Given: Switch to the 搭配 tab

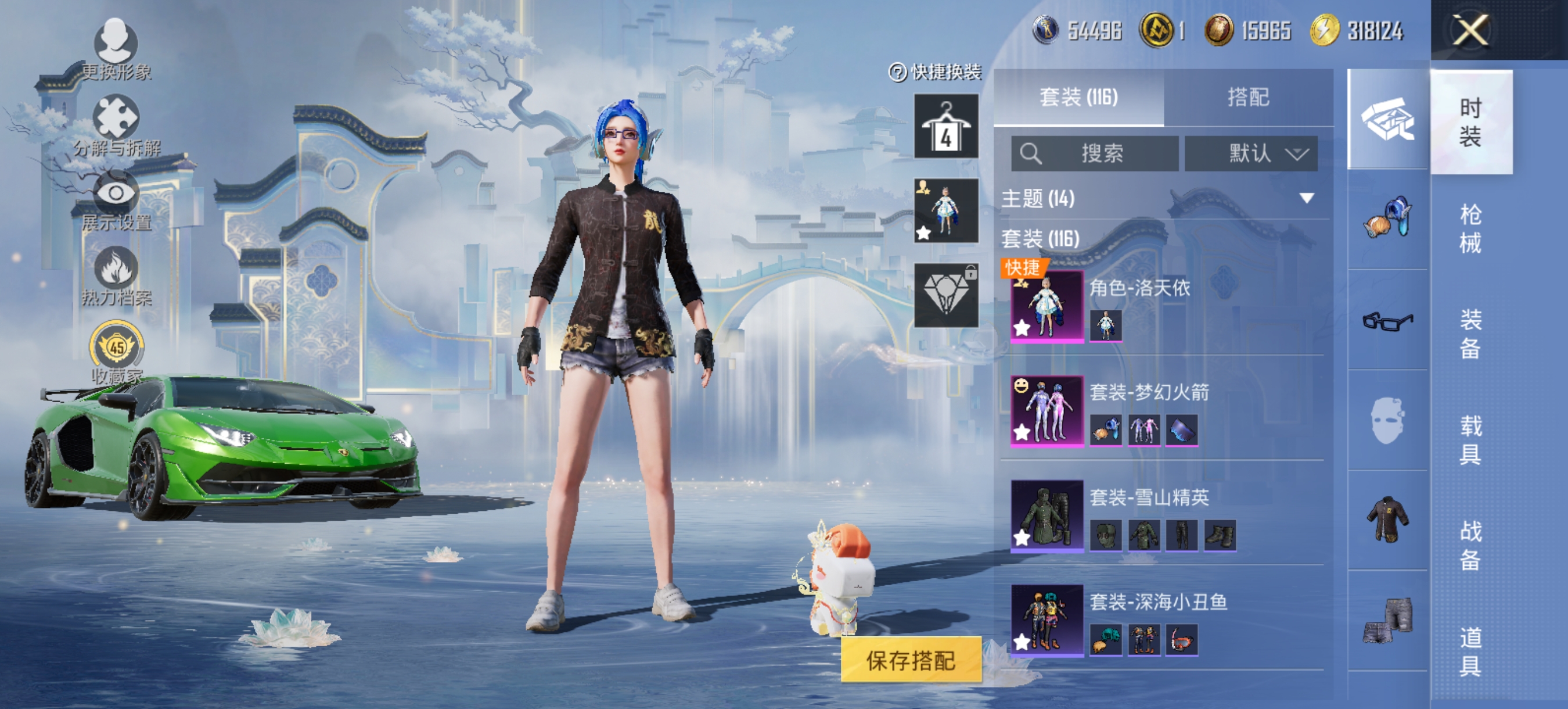Looking at the screenshot, I should [x=1248, y=98].
